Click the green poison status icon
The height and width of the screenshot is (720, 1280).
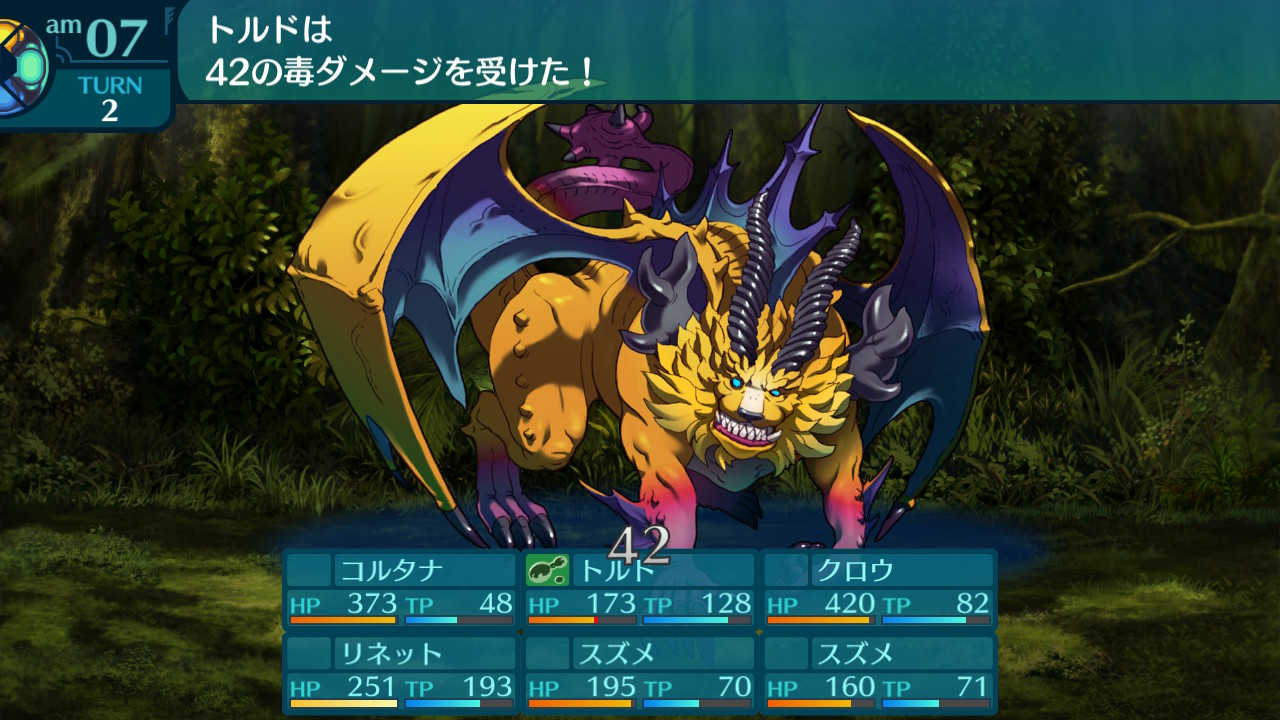(547, 570)
